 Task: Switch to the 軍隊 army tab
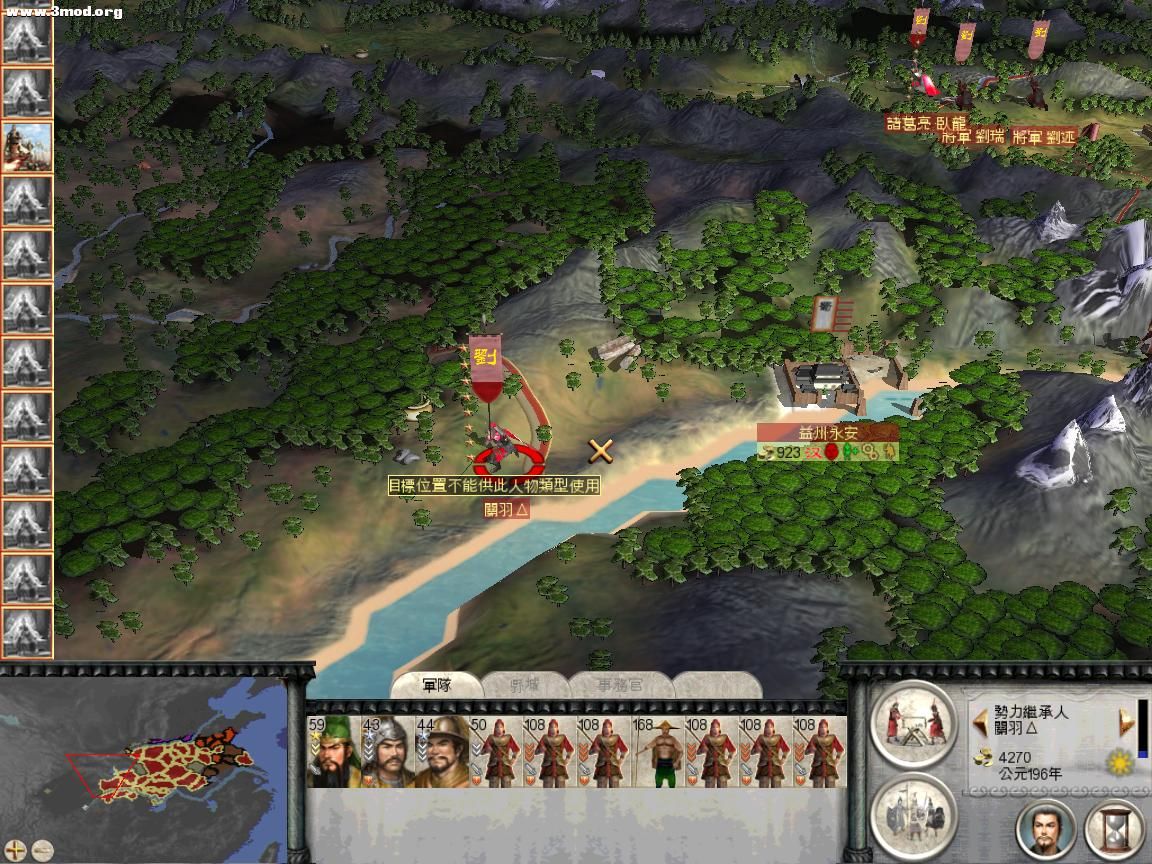pos(437,685)
